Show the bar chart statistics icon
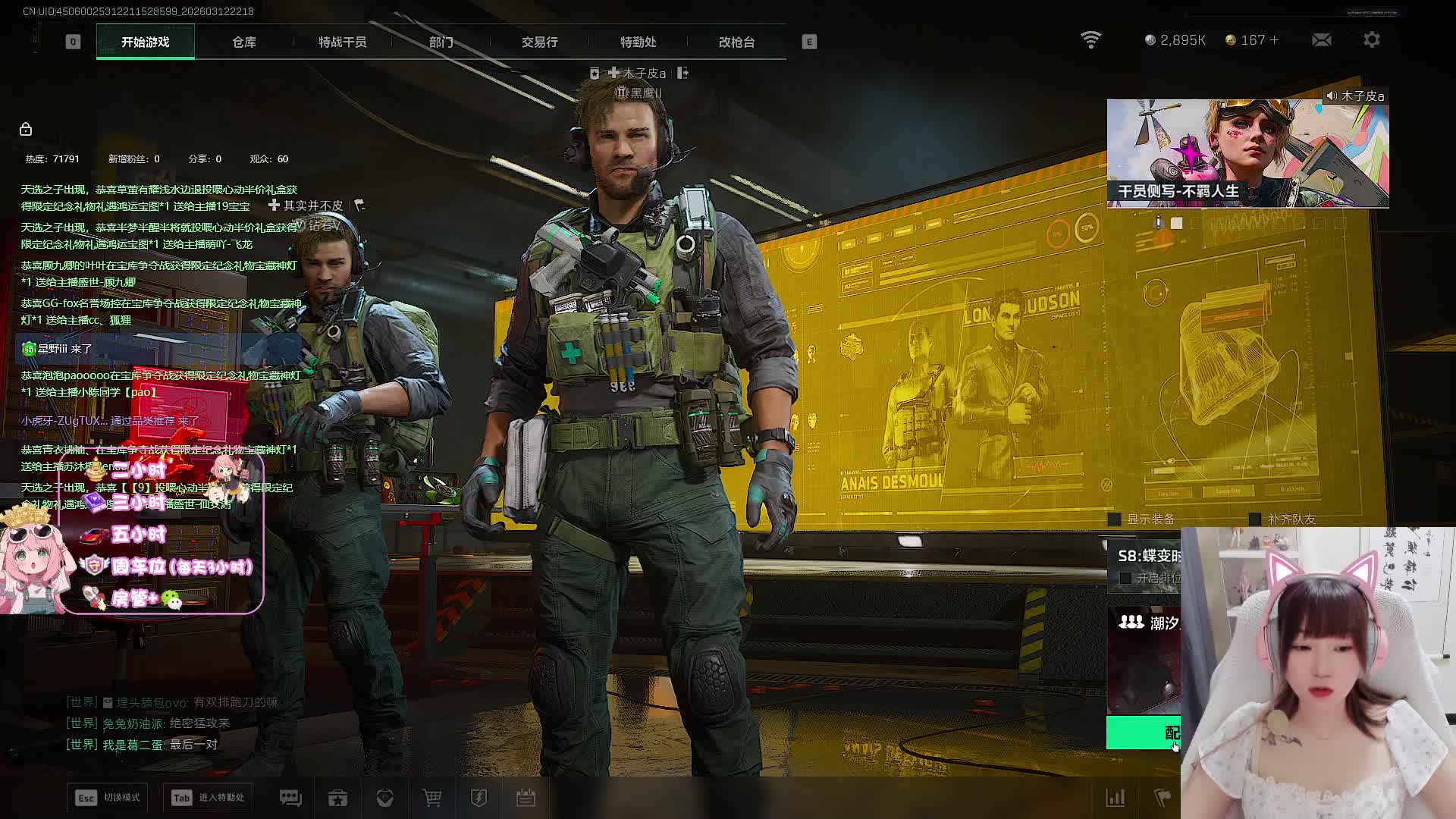Screen dimensions: 1456x819 point(1116,798)
